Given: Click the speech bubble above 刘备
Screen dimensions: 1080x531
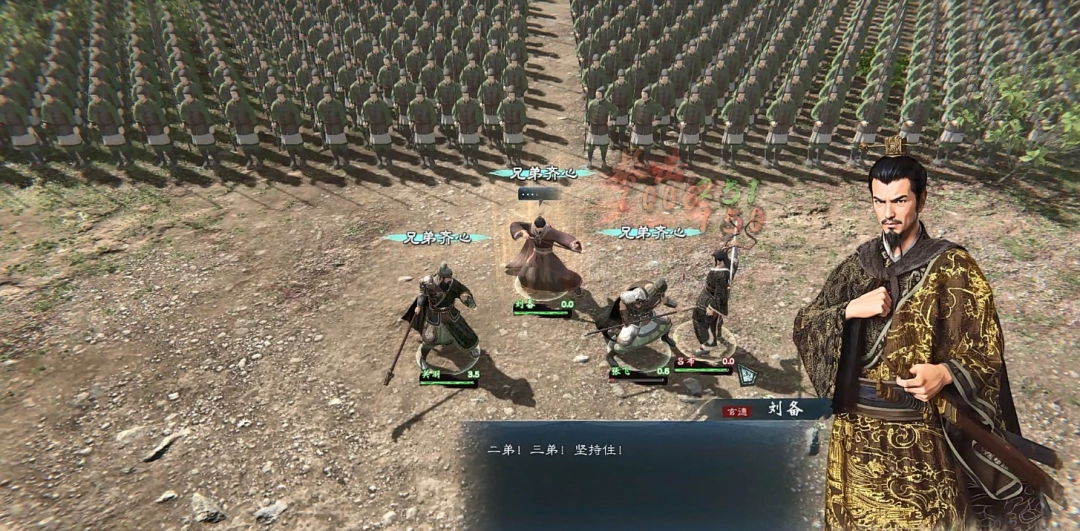Looking at the screenshot, I should pos(539,194).
